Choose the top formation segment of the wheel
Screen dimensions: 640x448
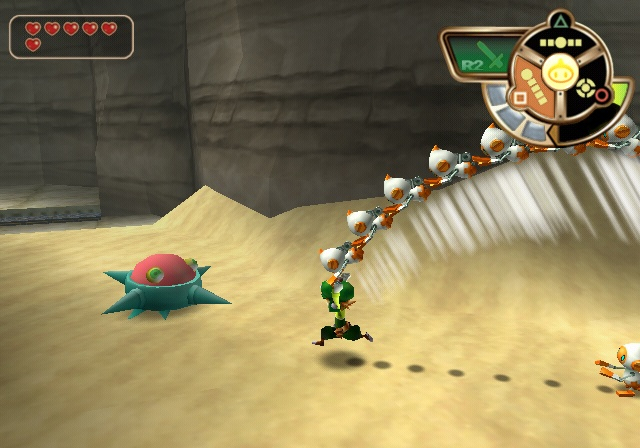(559, 43)
